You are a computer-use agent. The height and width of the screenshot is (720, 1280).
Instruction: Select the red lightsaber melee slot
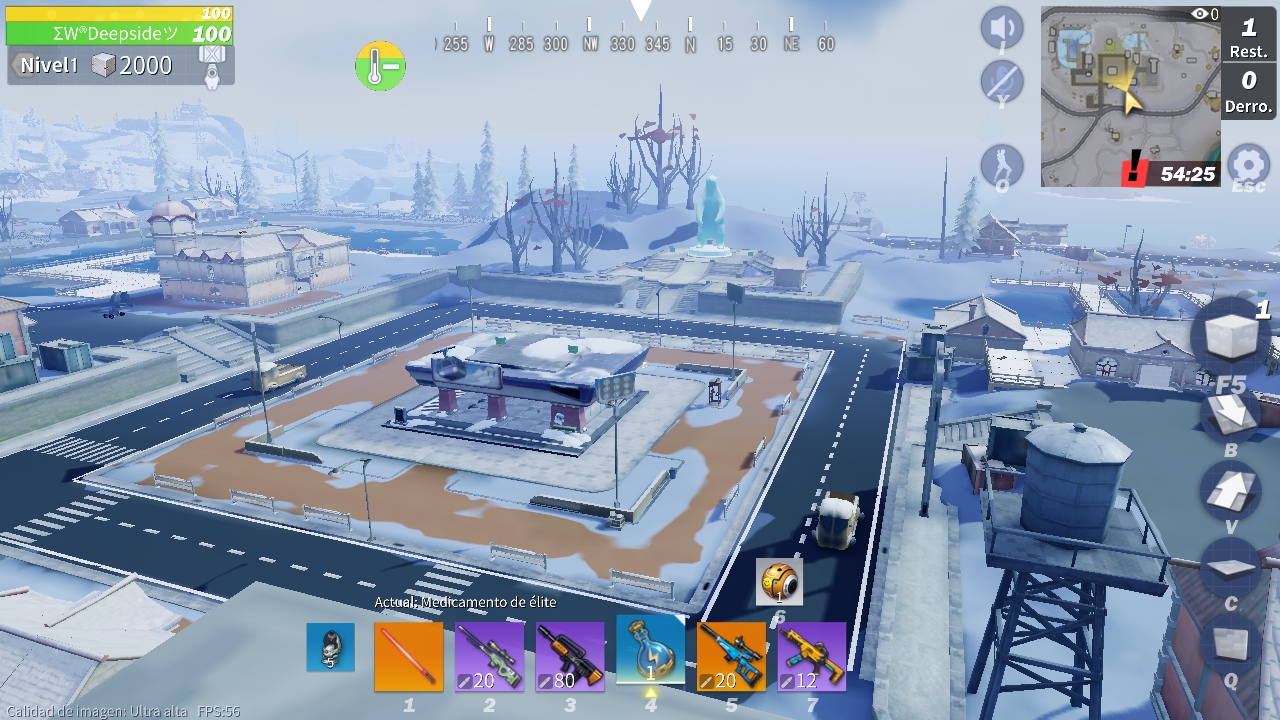(x=409, y=656)
